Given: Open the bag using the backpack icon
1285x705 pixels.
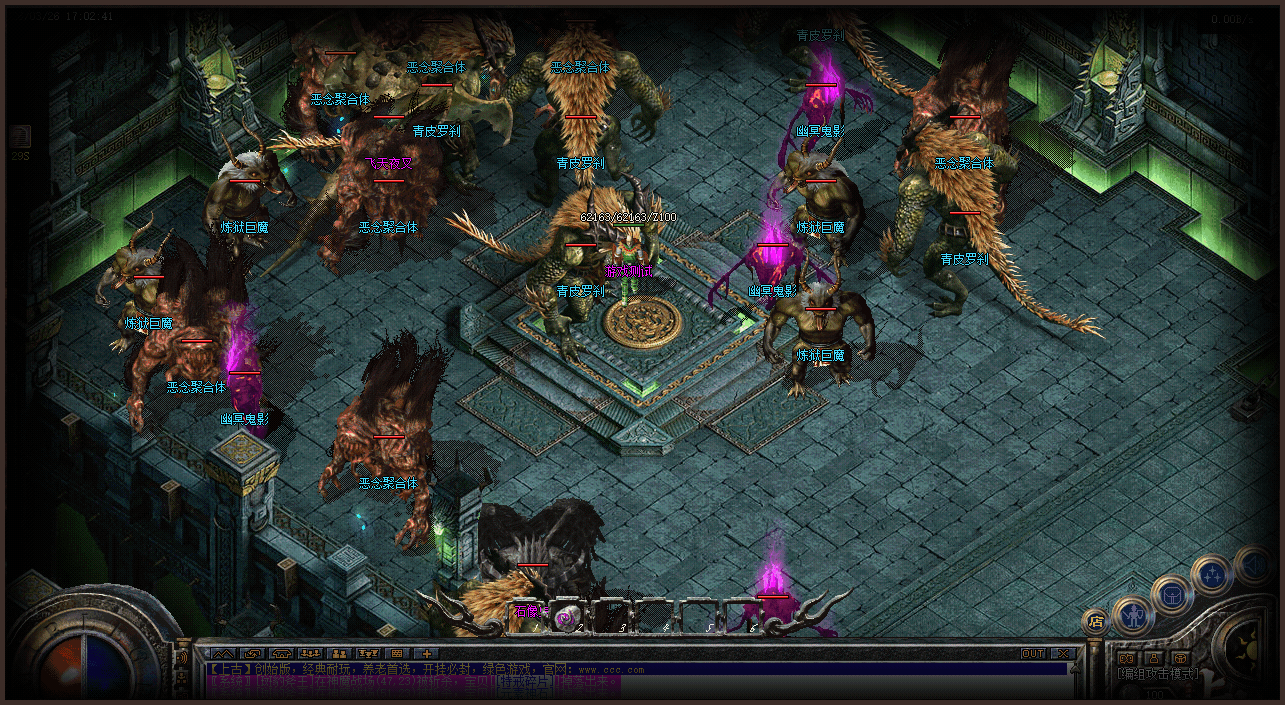Looking at the screenshot, I should coord(1171,594).
